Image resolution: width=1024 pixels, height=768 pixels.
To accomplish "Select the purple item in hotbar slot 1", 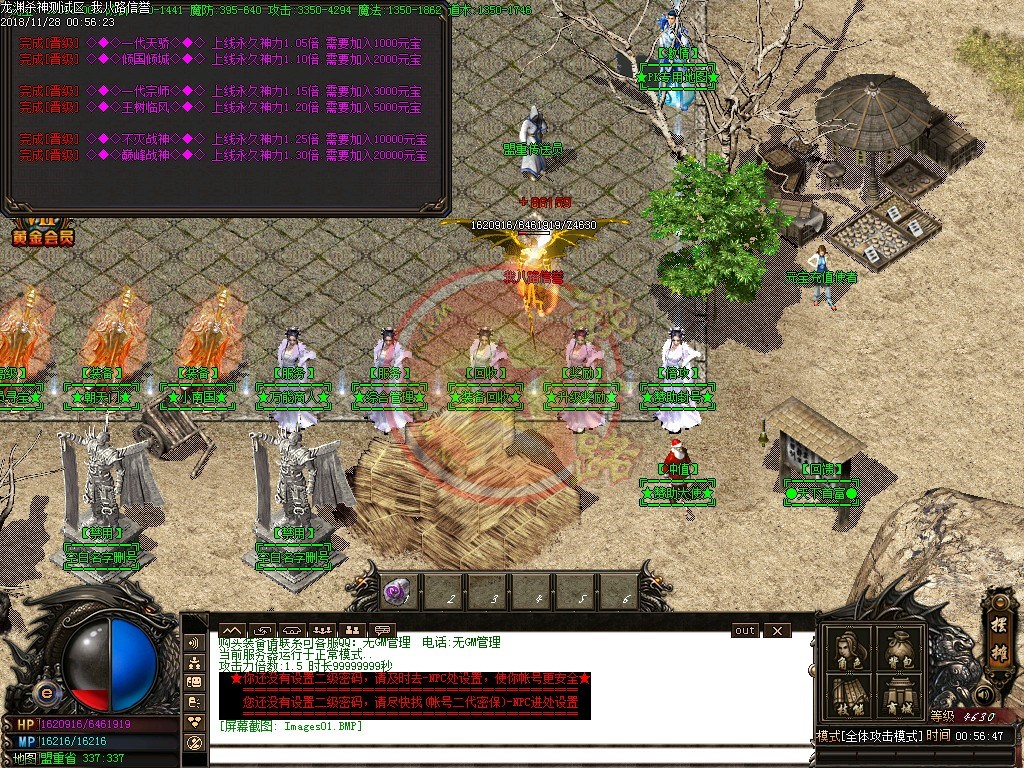I will pos(399,591).
